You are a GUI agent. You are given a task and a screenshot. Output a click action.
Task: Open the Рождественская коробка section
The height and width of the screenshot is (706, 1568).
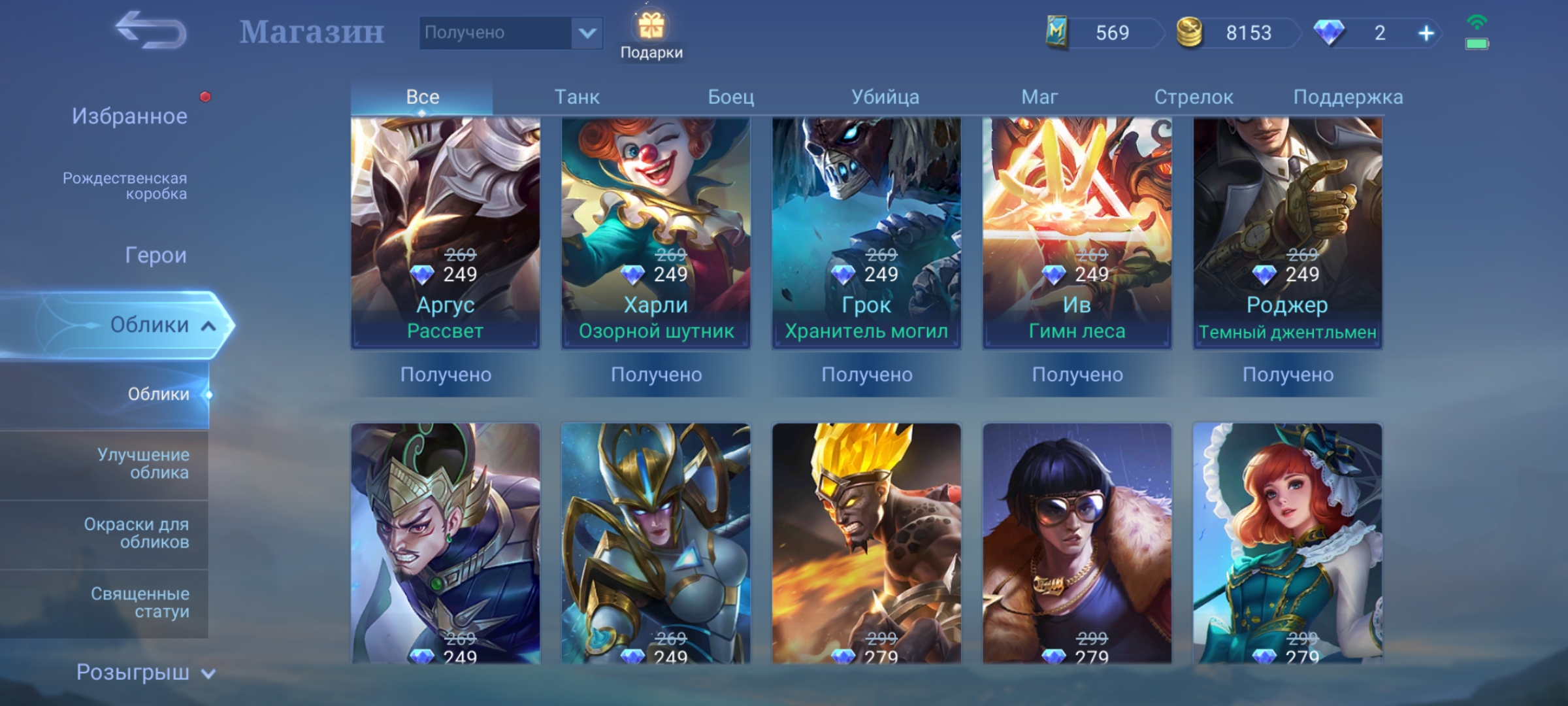coord(125,186)
